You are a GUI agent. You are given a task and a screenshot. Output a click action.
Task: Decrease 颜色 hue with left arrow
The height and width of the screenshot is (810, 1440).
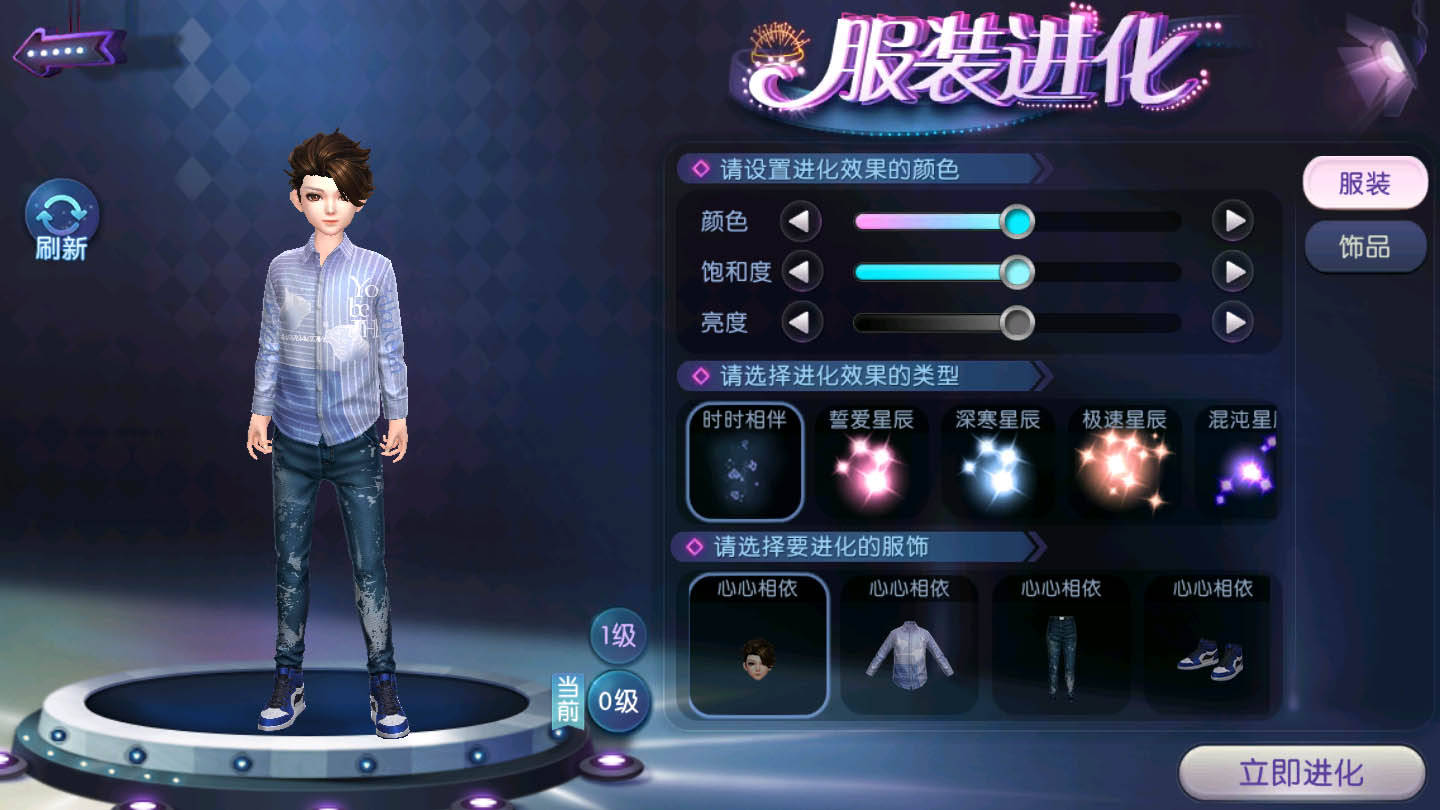[800, 221]
